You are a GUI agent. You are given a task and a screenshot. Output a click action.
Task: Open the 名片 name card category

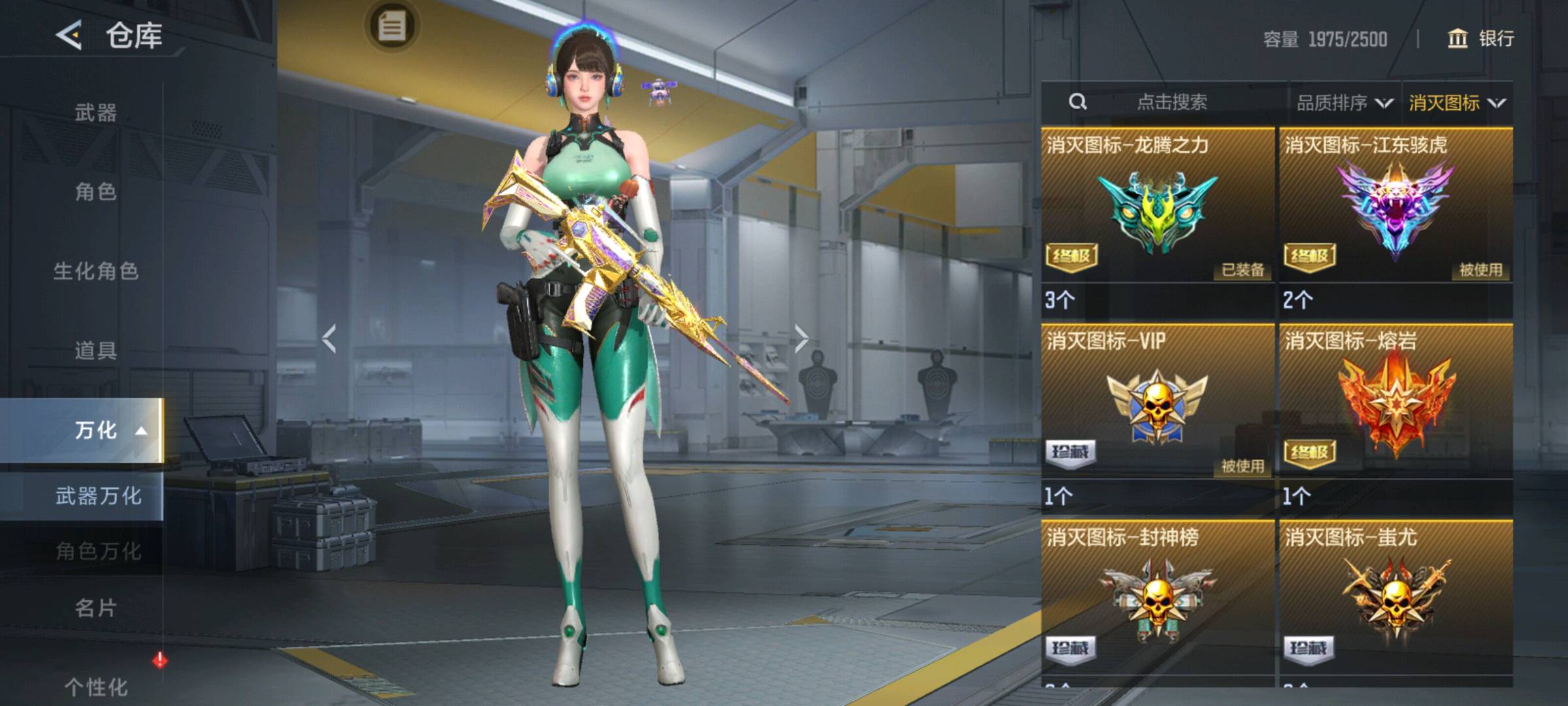click(x=95, y=609)
